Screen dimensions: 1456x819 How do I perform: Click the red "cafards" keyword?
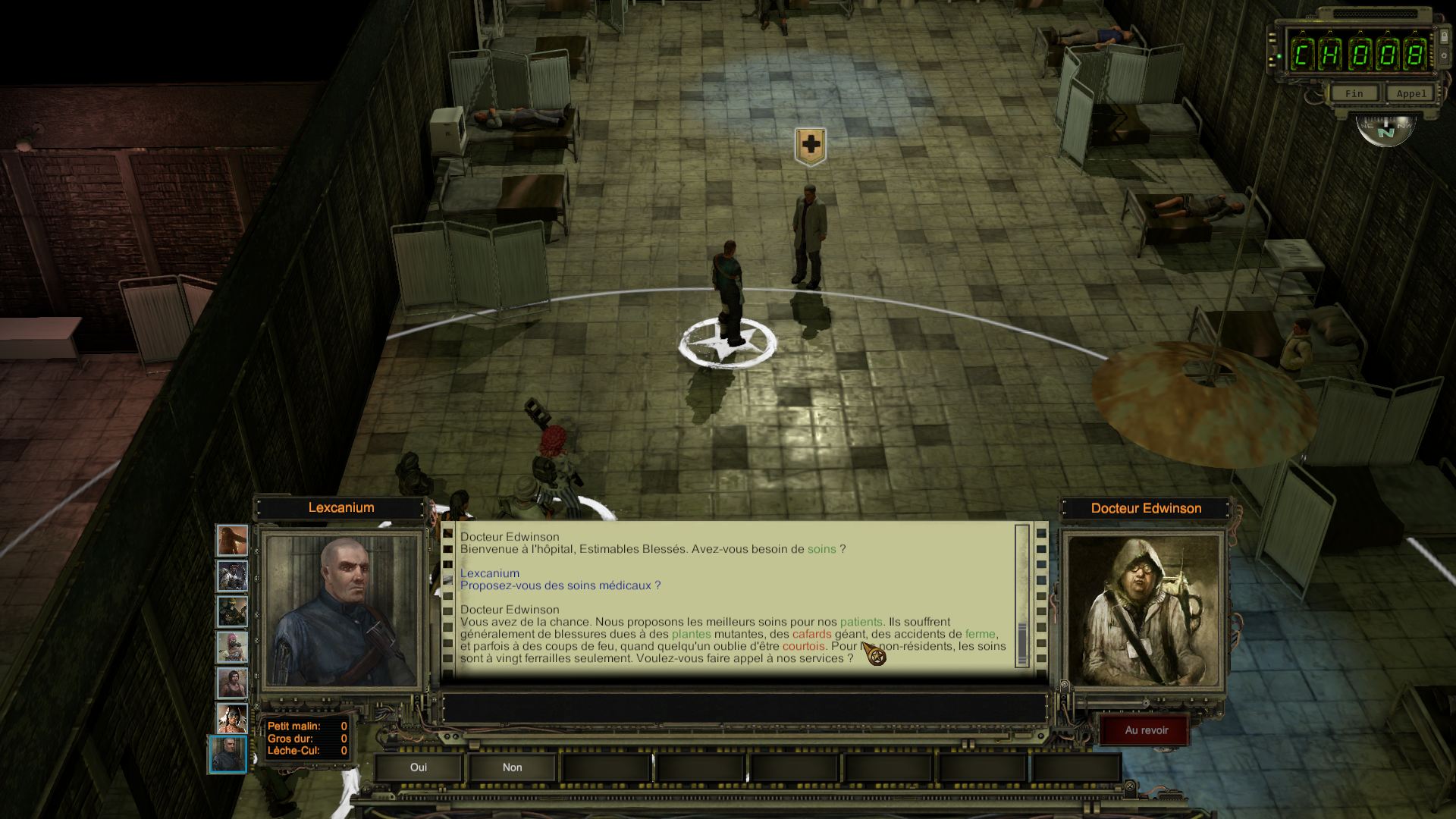coord(811,634)
